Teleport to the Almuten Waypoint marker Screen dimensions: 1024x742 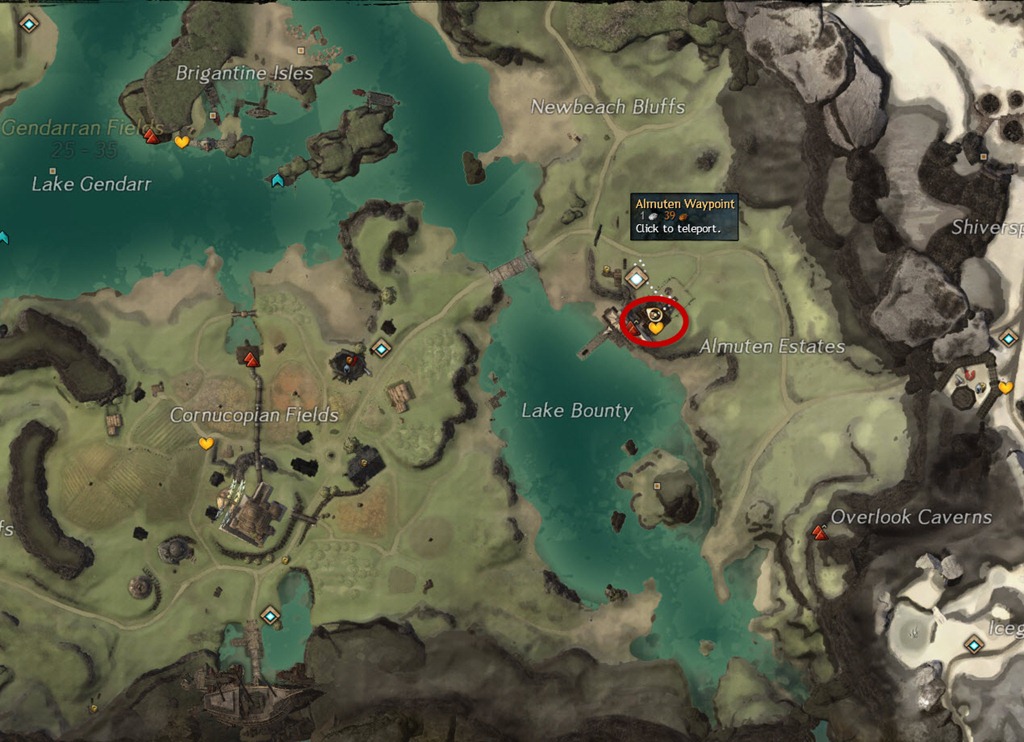pyautogui.click(x=637, y=277)
